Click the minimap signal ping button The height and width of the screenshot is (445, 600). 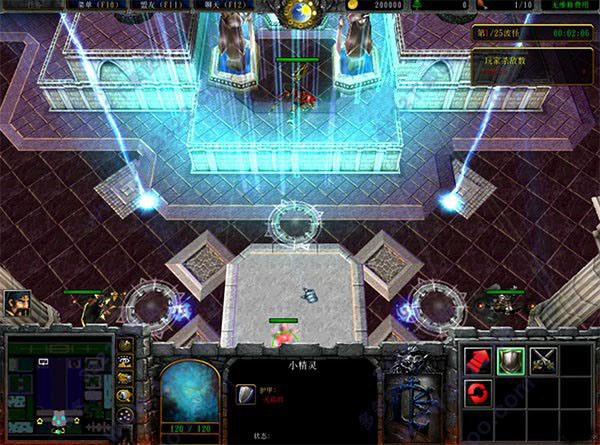126,346
